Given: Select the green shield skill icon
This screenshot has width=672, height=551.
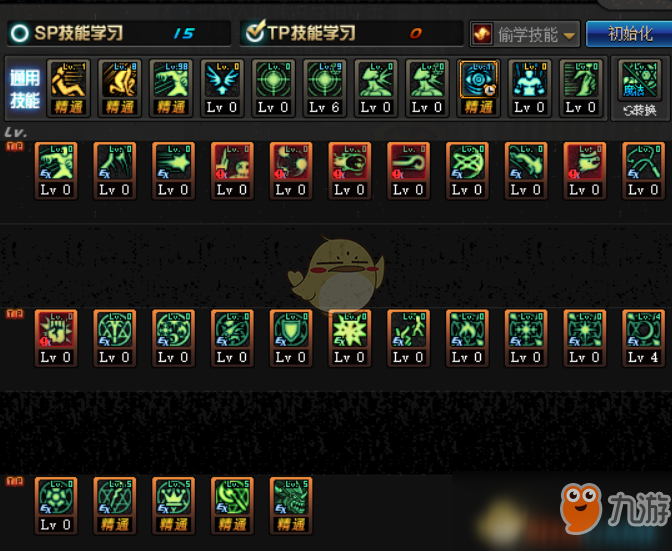Looking at the screenshot, I should pos(290,329).
